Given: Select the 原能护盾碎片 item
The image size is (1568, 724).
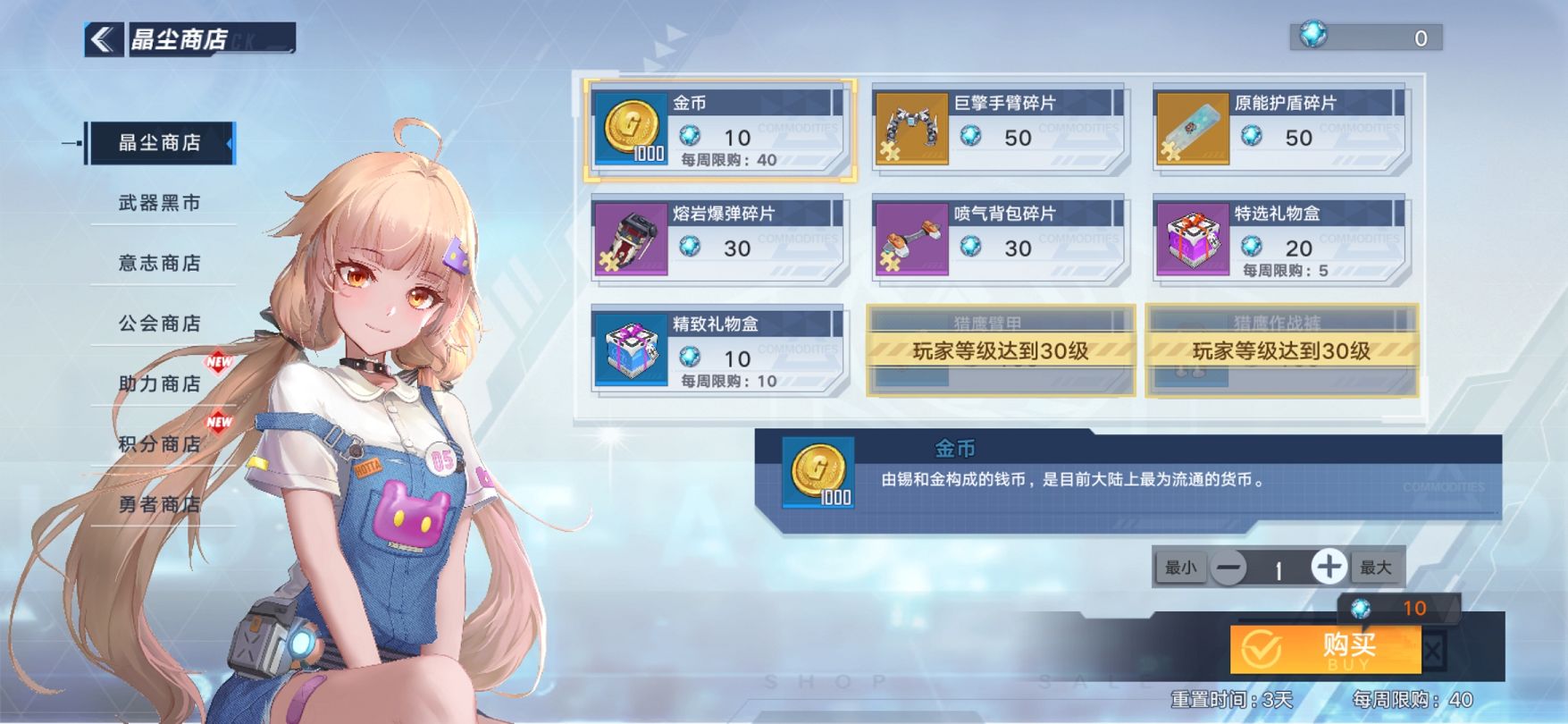Looking at the screenshot, I should (x=1280, y=130).
